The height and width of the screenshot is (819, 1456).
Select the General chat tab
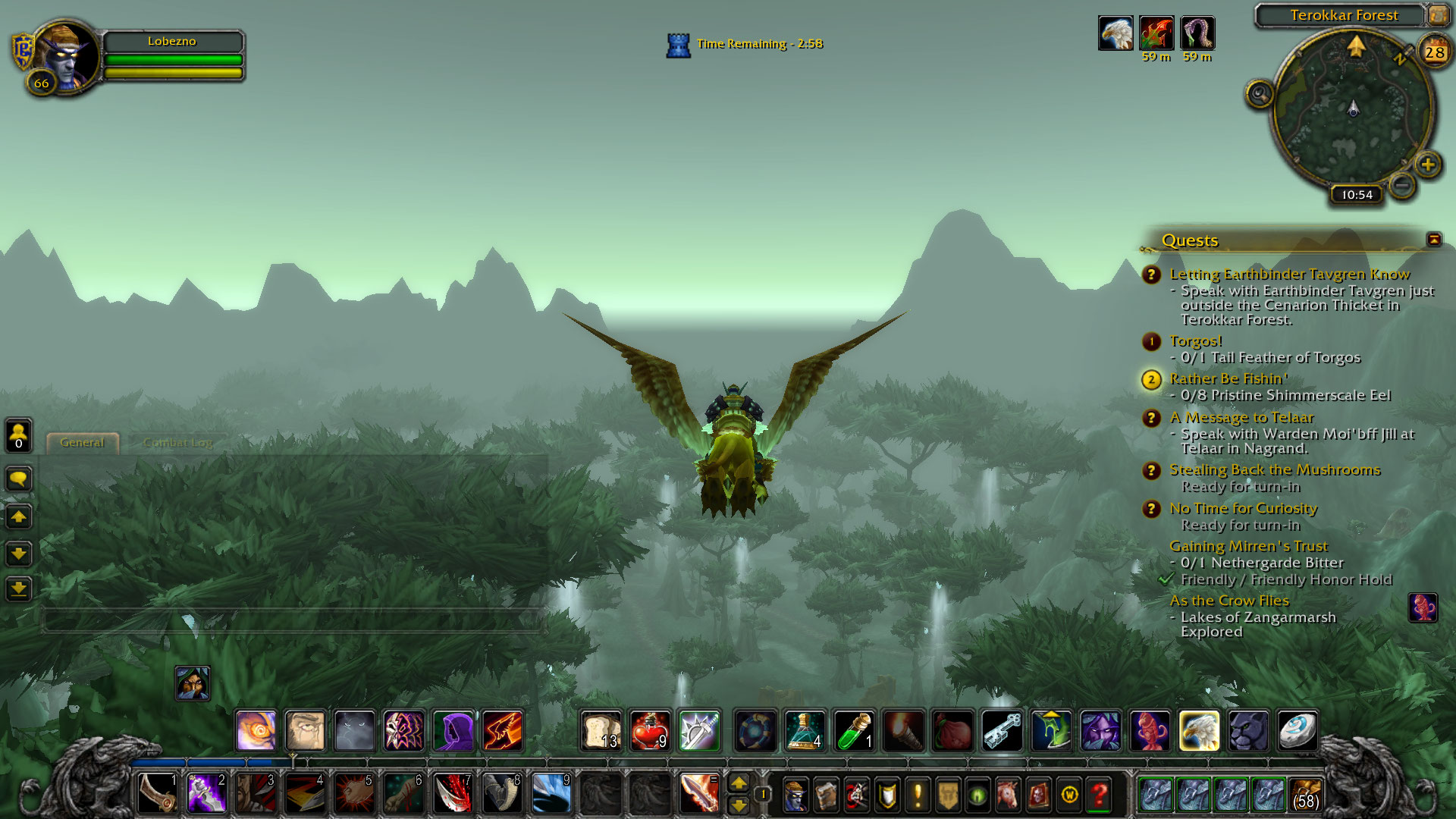82,443
